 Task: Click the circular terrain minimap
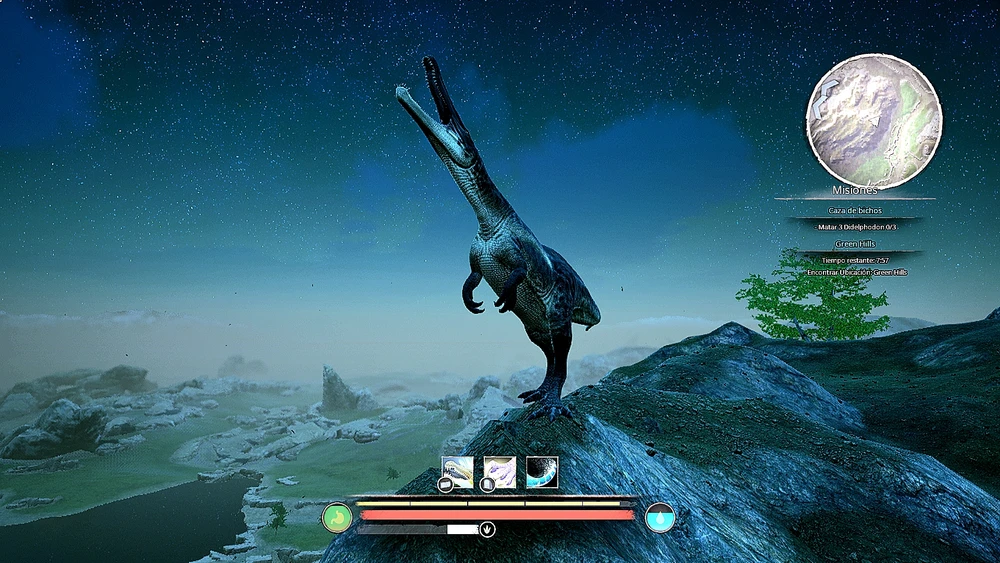coord(874,122)
